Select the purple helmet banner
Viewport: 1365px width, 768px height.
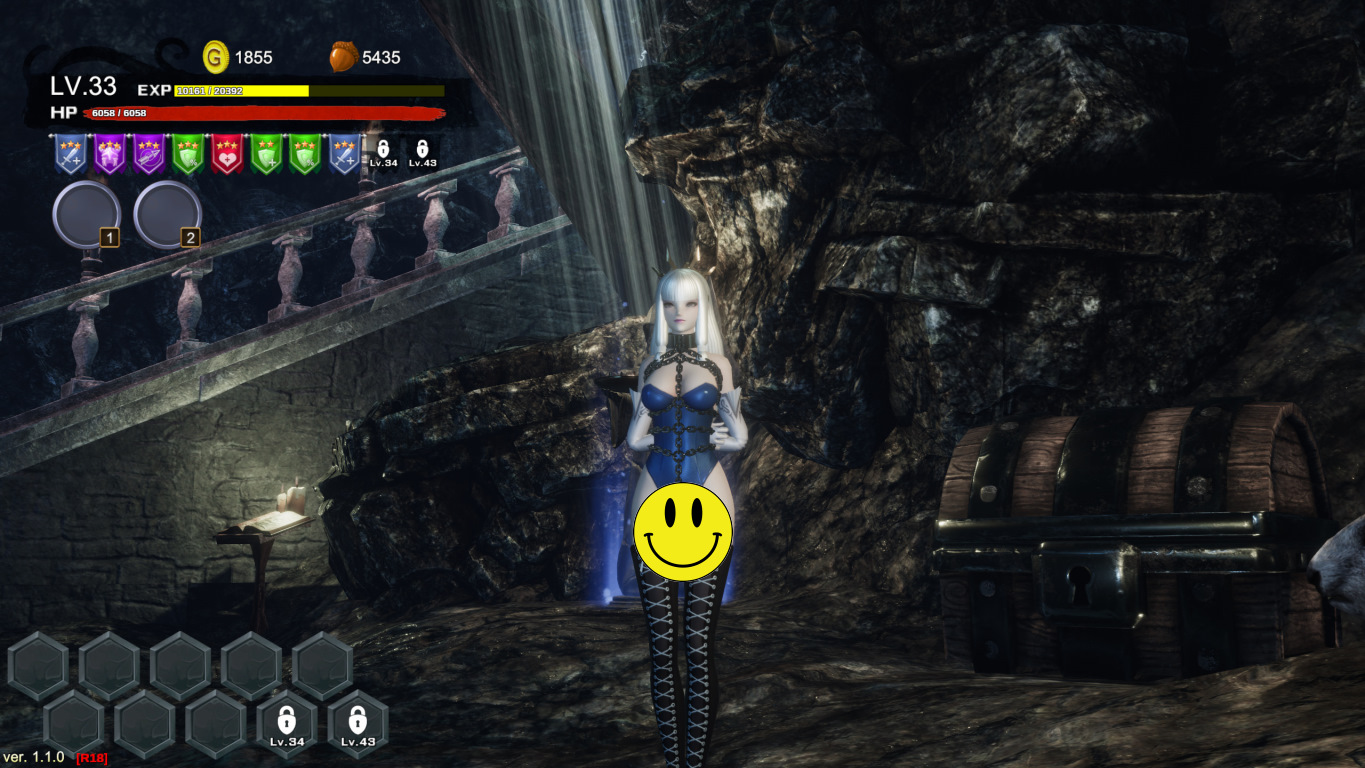pos(110,154)
